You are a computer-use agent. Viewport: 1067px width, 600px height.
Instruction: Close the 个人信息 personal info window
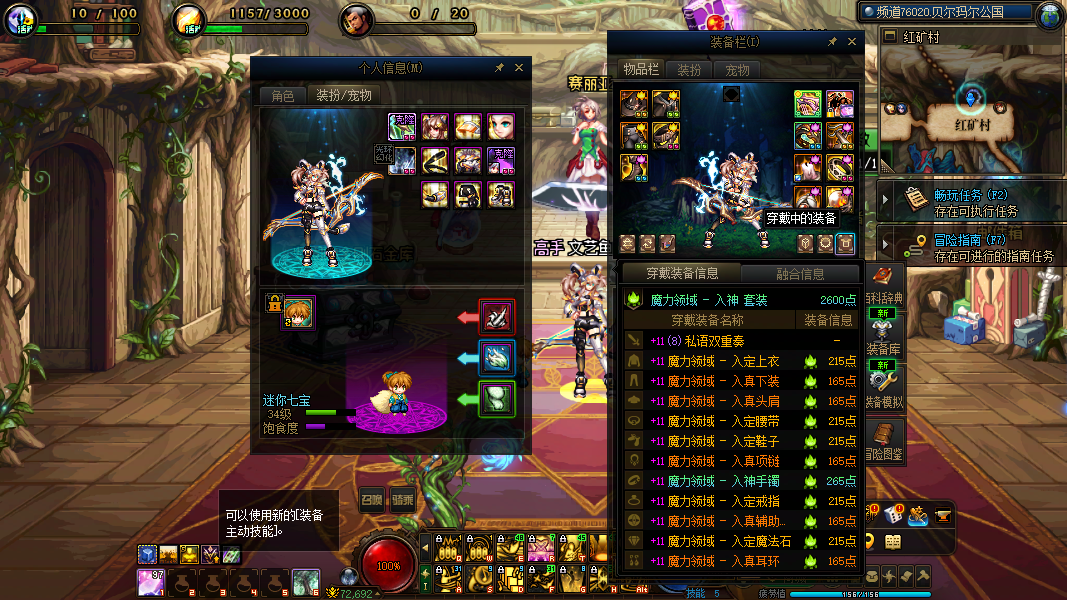[518, 68]
